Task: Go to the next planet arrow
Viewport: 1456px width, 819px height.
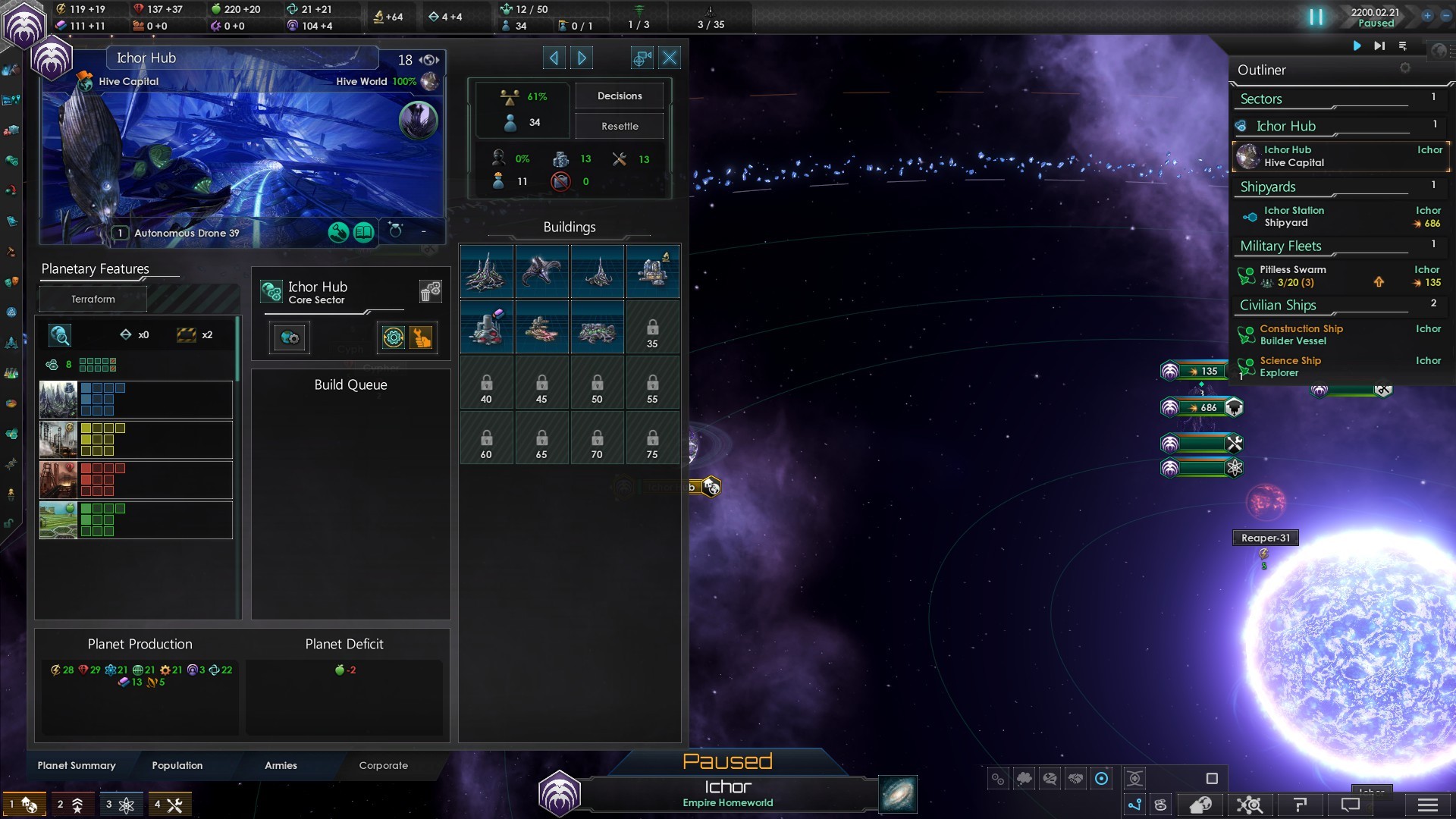Action: [582, 58]
